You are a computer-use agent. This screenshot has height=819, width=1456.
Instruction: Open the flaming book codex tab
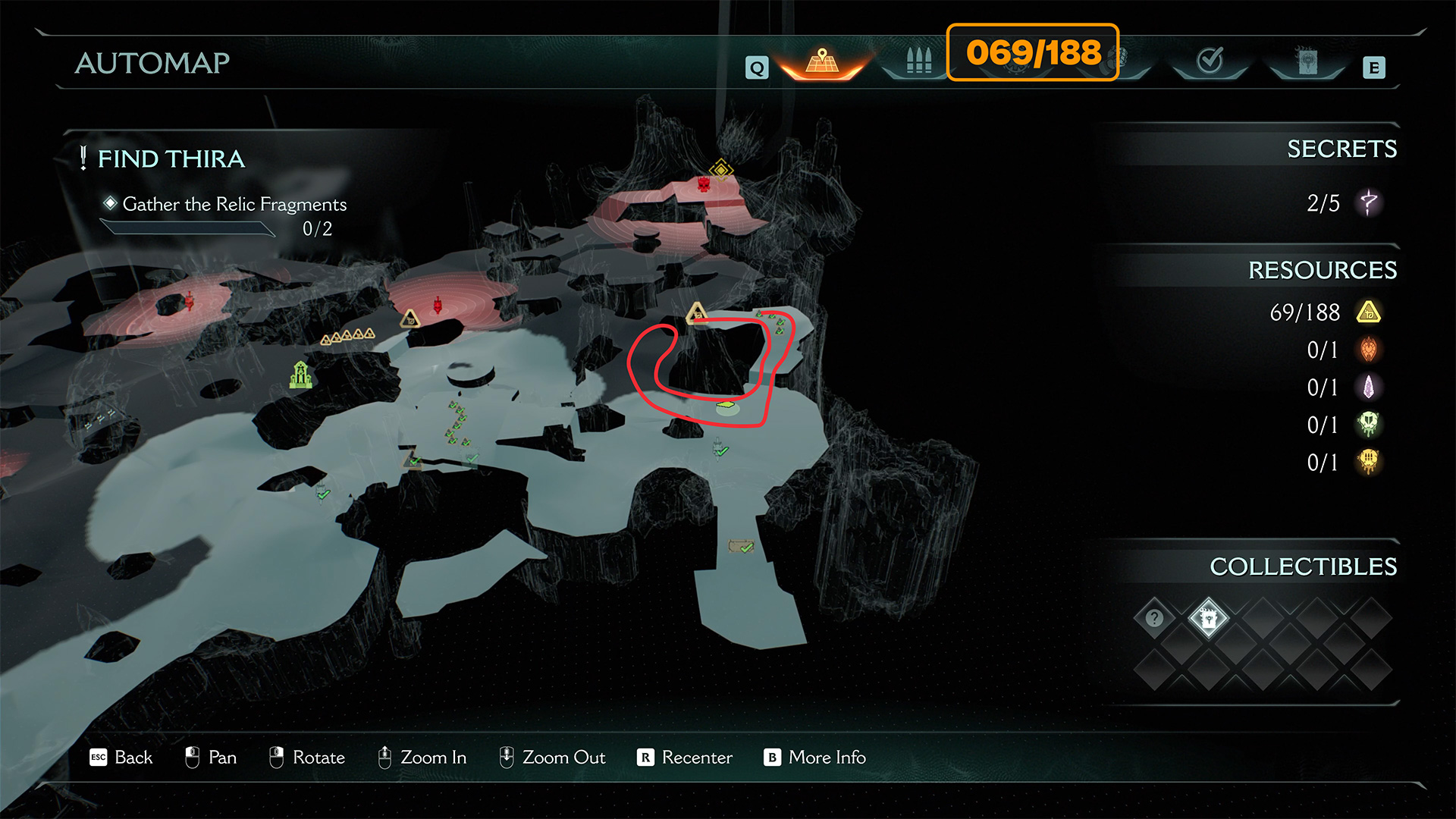[1307, 62]
